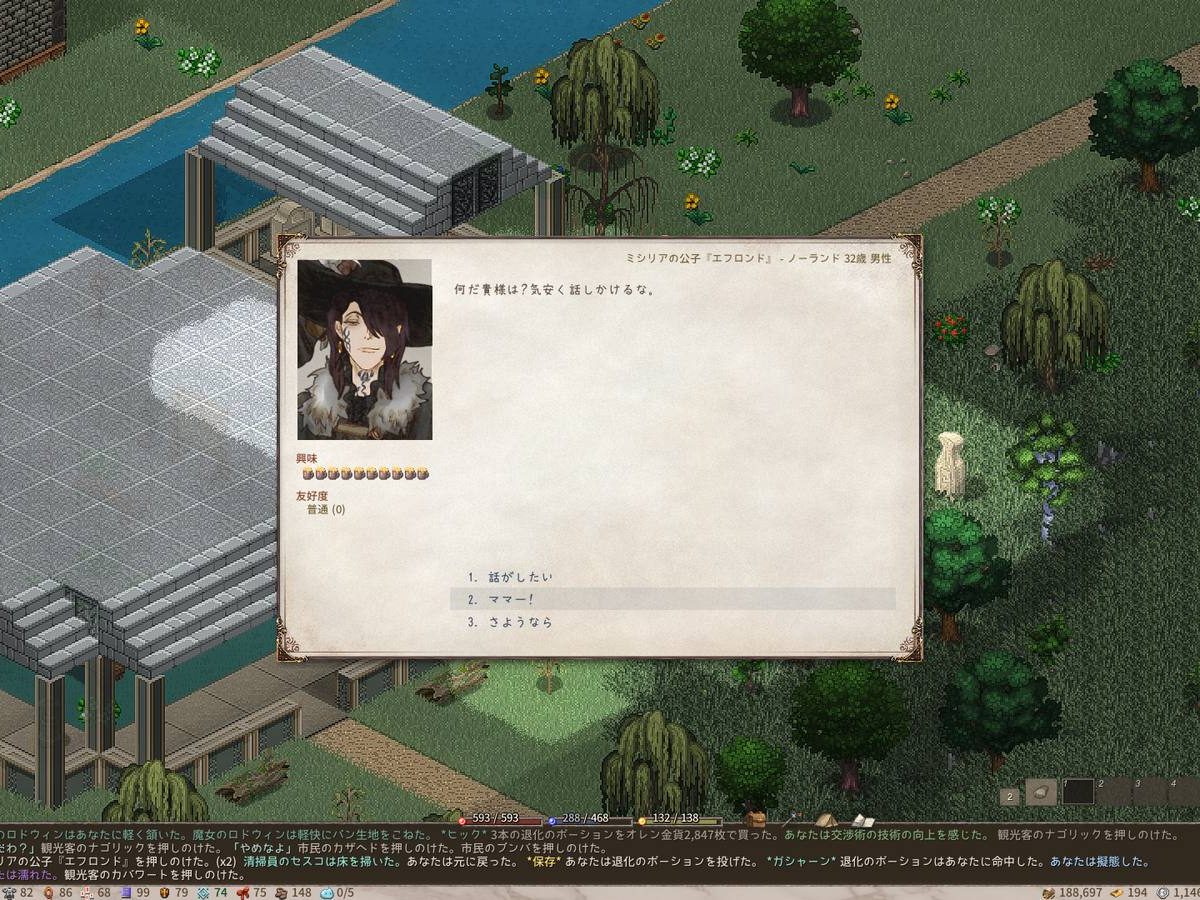
Task: Click the hotbar page 2 switcher
Action: [x=1010, y=797]
